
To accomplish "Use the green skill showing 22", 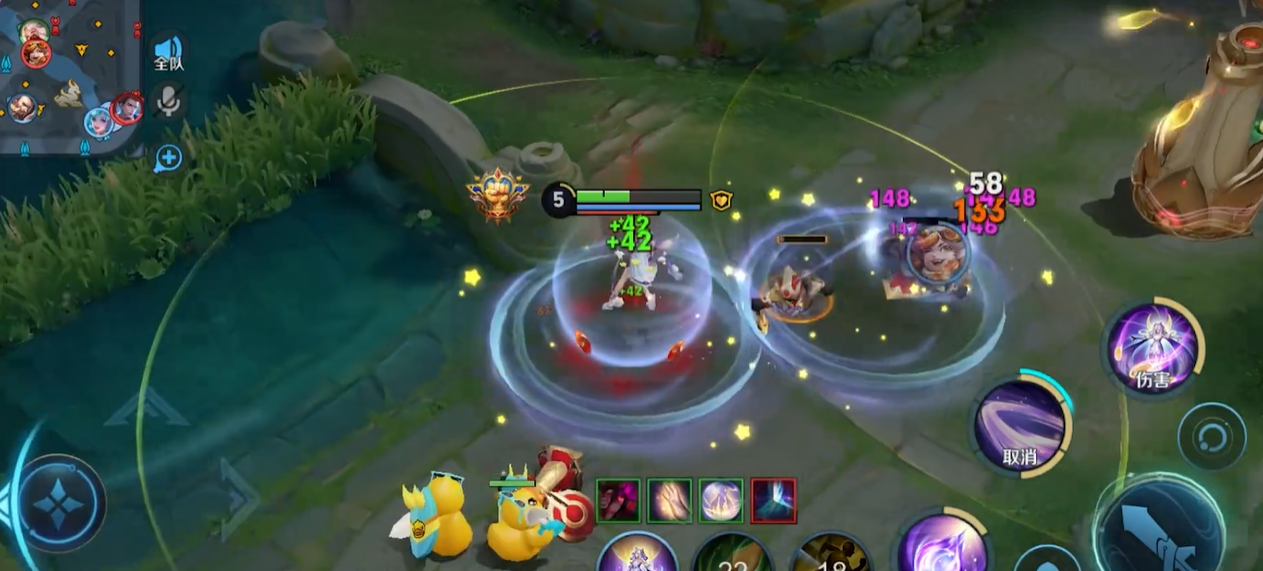I will click(x=733, y=555).
